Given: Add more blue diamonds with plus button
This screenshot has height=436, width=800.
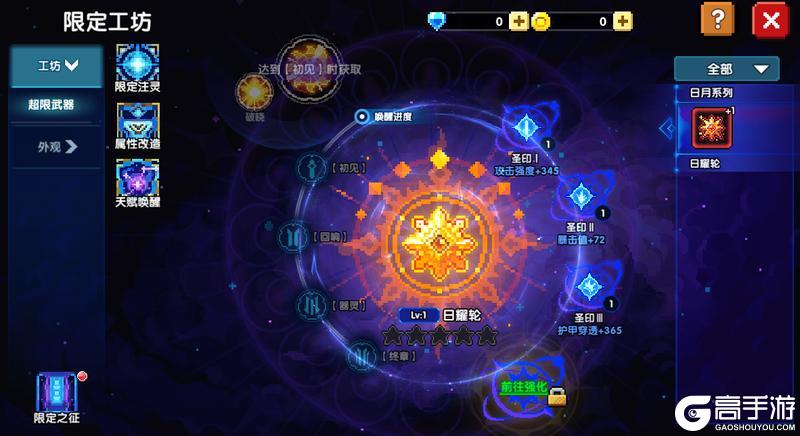Looking at the screenshot, I should [x=518, y=21].
